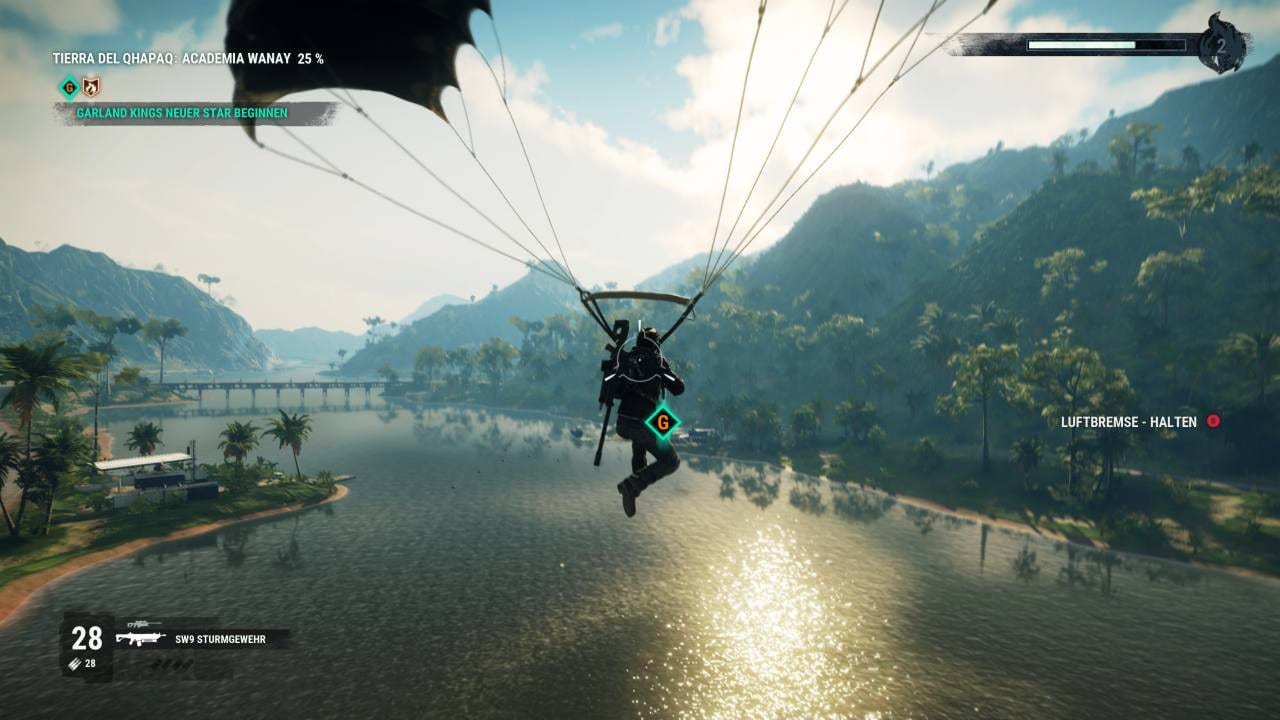
Task: Select the SW9 Sturmgewehr weapon icon
Action: pyautogui.click(x=140, y=637)
